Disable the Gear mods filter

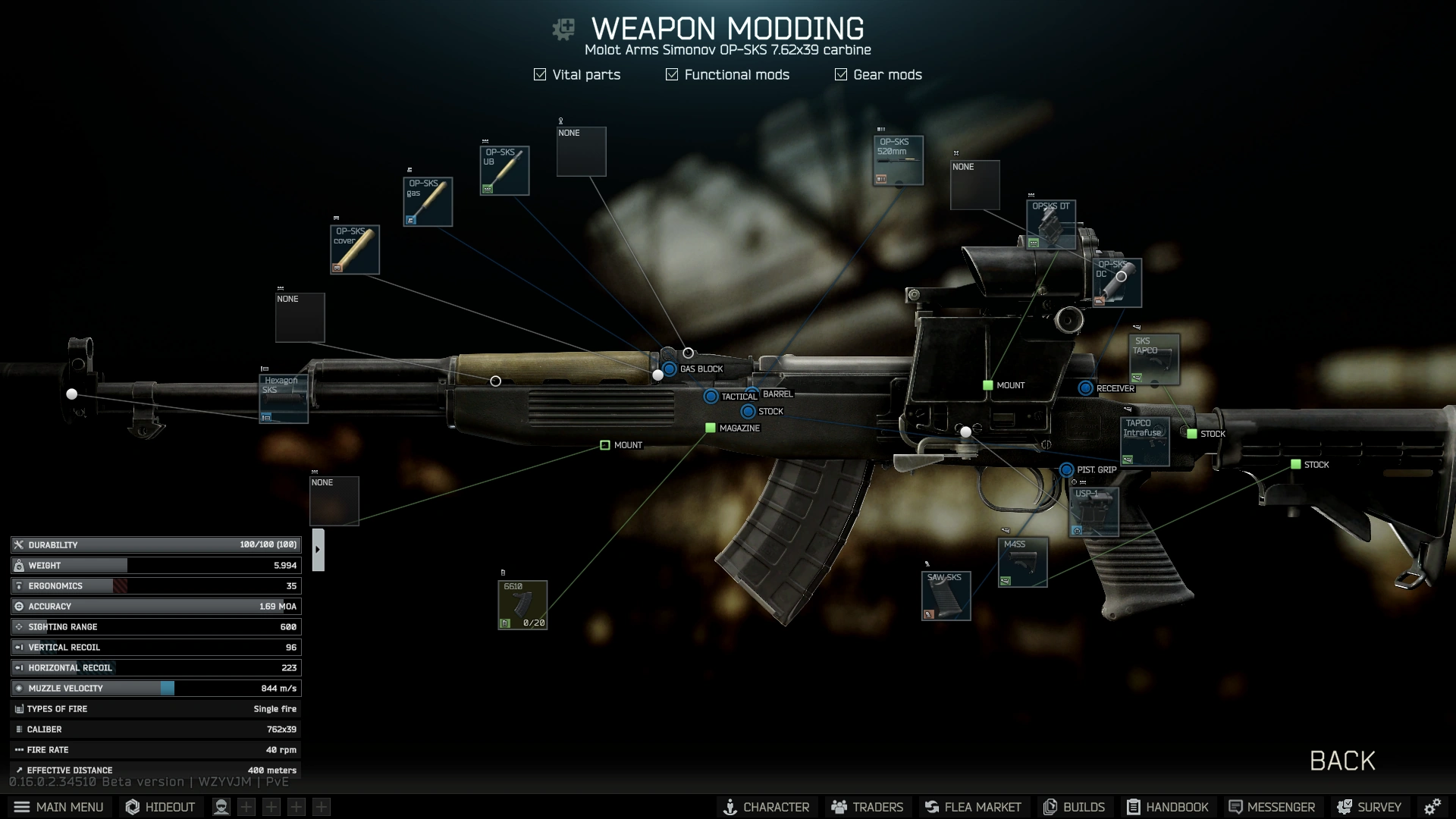[840, 74]
